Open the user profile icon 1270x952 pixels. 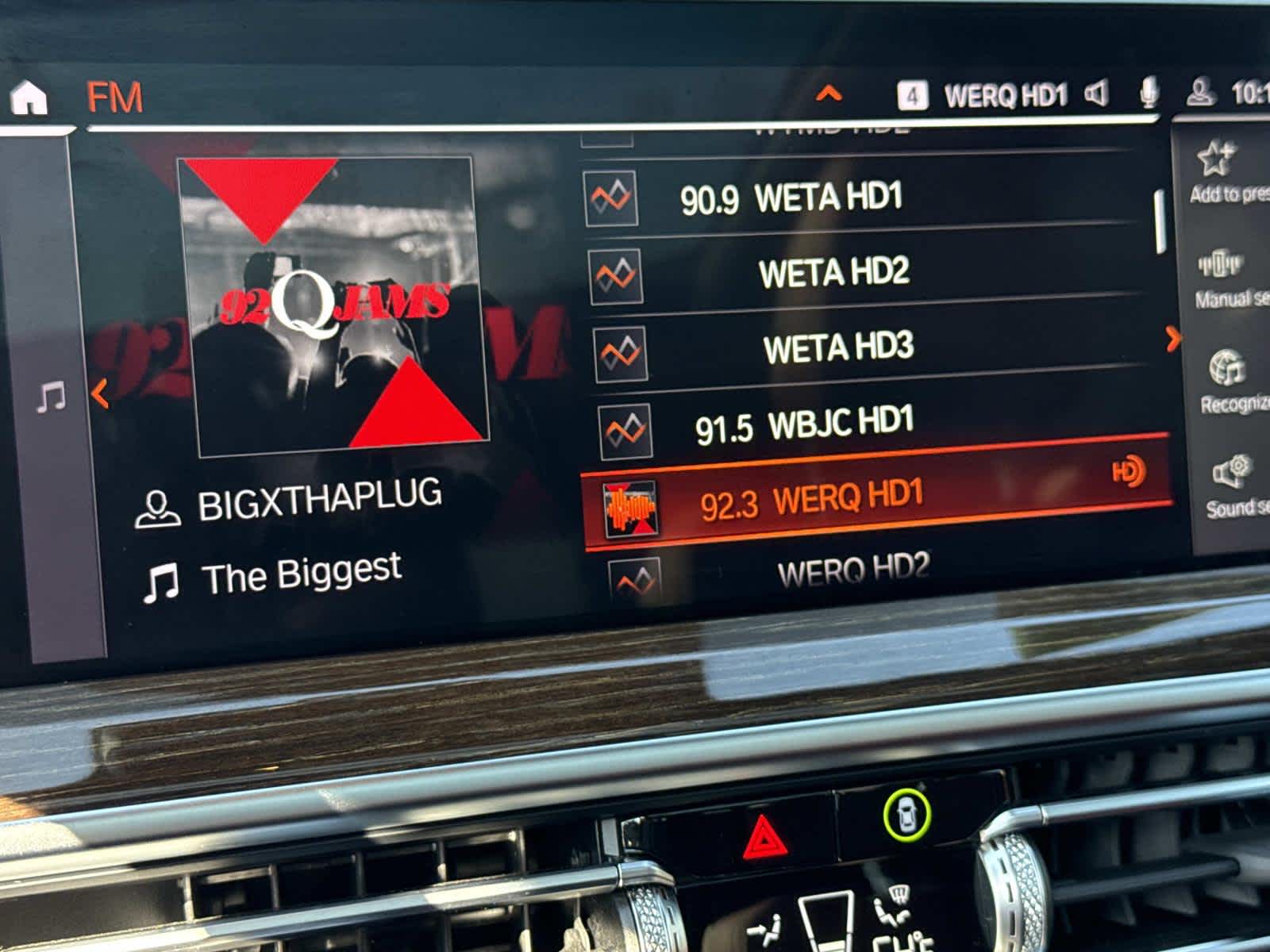click(x=1199, y=93)
